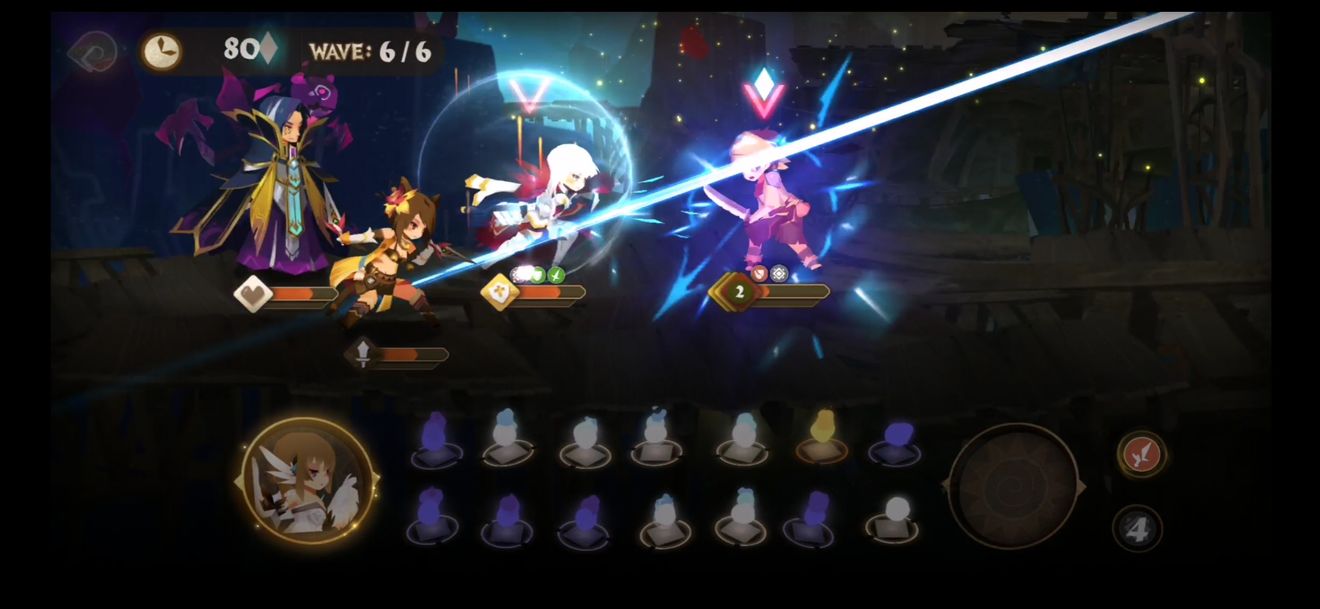This screenshot has height=609, width=1320.
Task: Activate the winged heroine portrait skill
Action: click(x=308, y=482)
